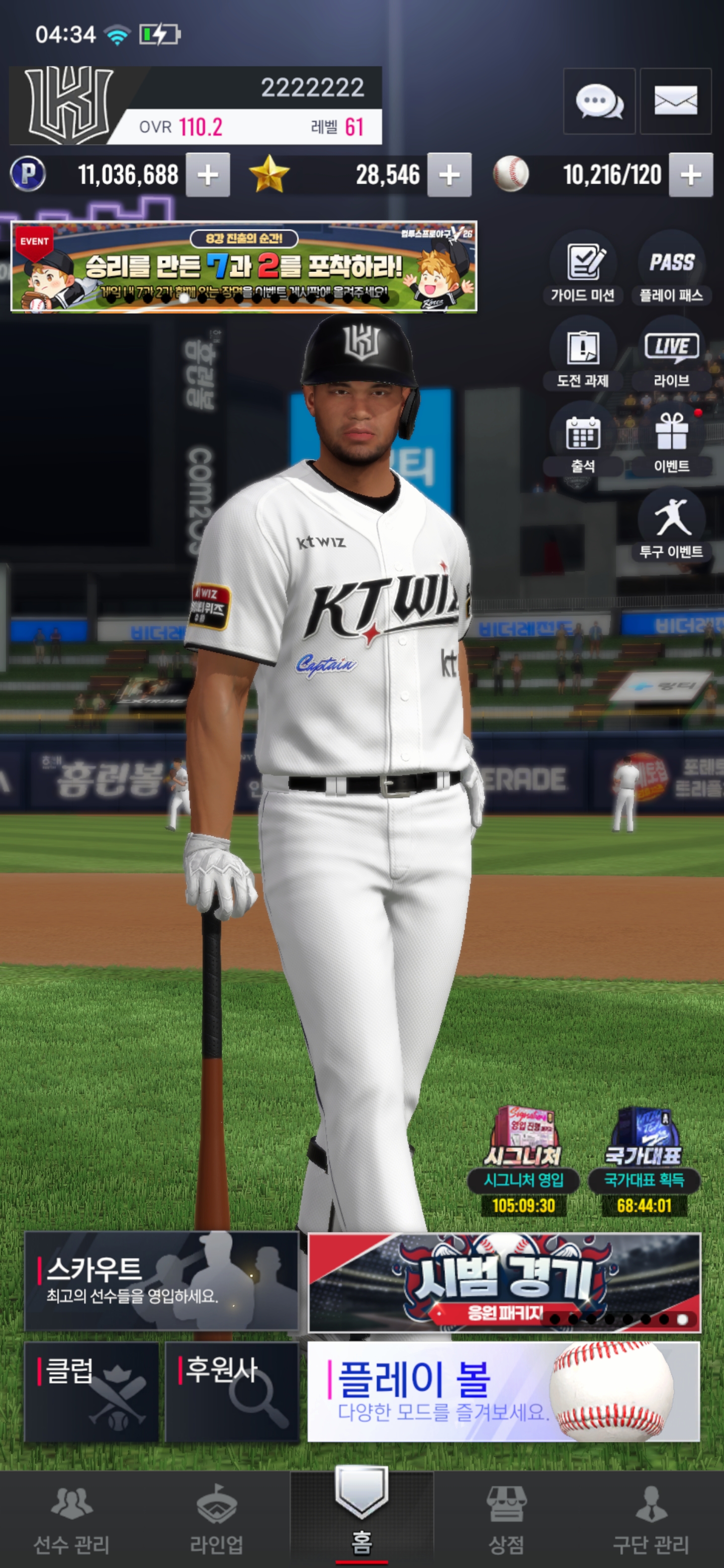Check 출석 attendance calendar
Image resolution: width=724 pixels, height=1568 pixels.
(x=583, y=440)
